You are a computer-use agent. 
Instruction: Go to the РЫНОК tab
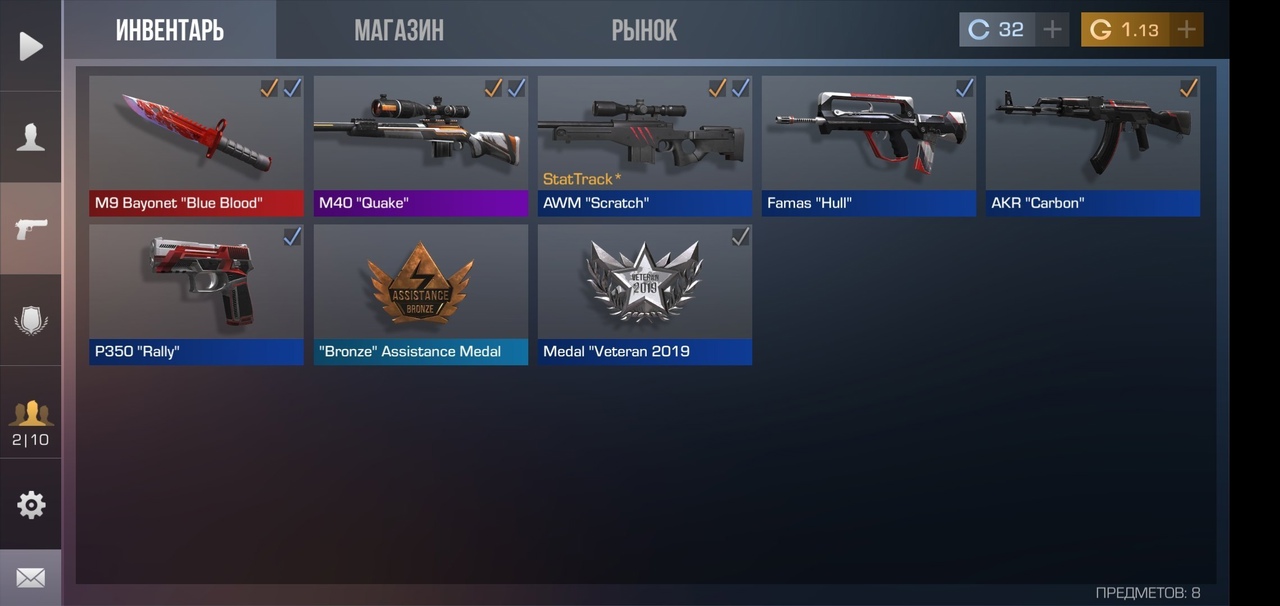pos(644,30)
